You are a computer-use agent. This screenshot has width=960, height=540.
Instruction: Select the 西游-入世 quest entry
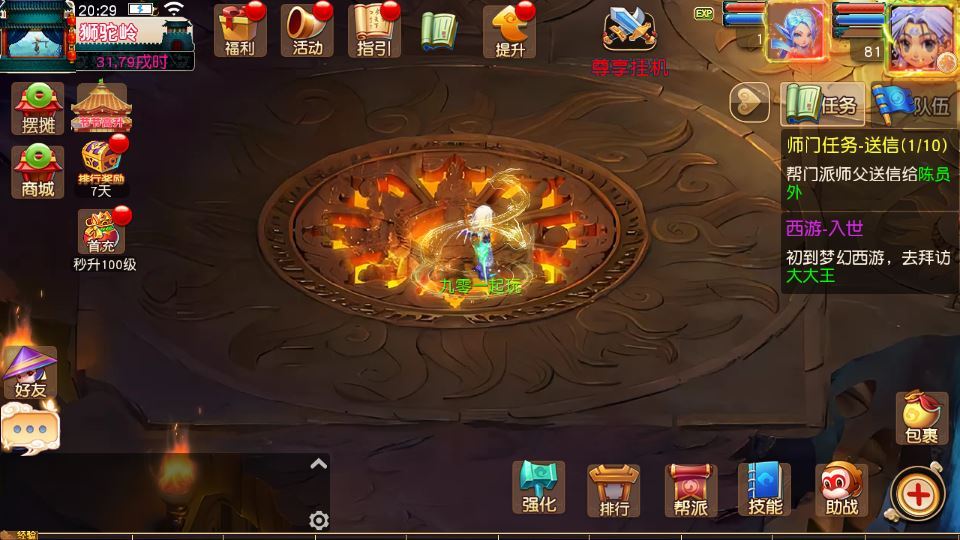866,251
